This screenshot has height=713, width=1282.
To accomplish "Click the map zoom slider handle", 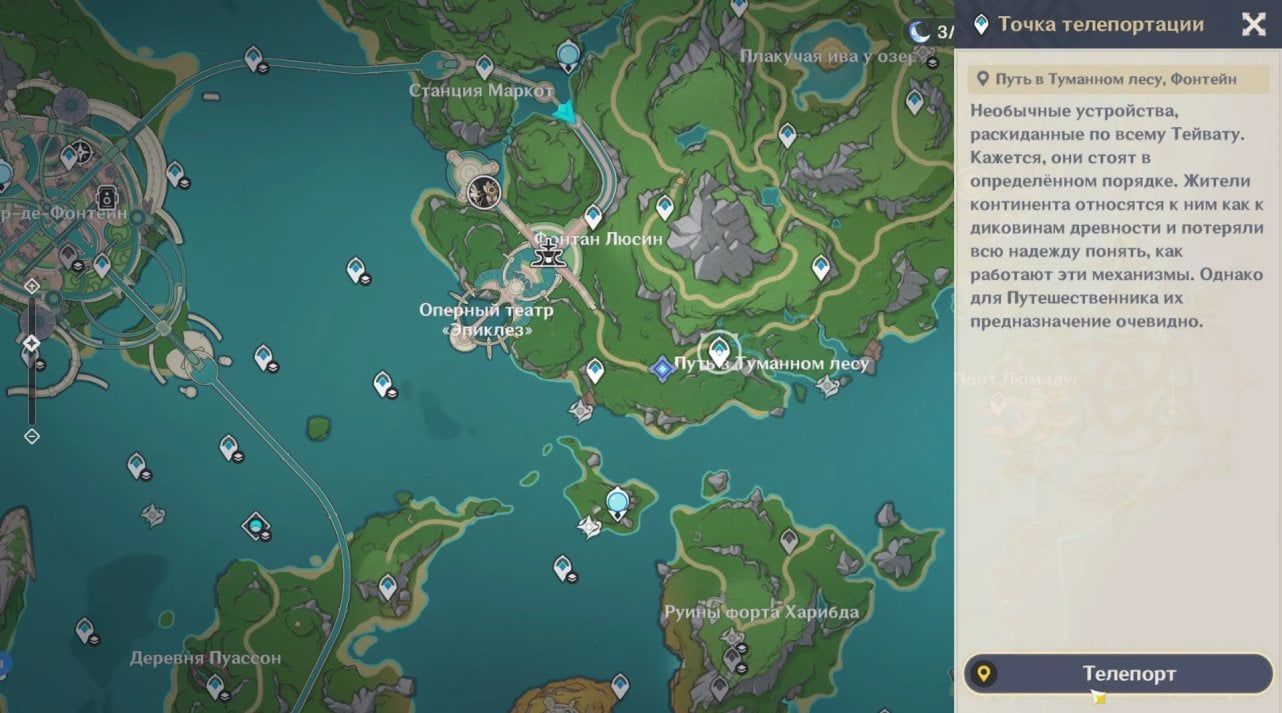I will (x=32, y=344).
